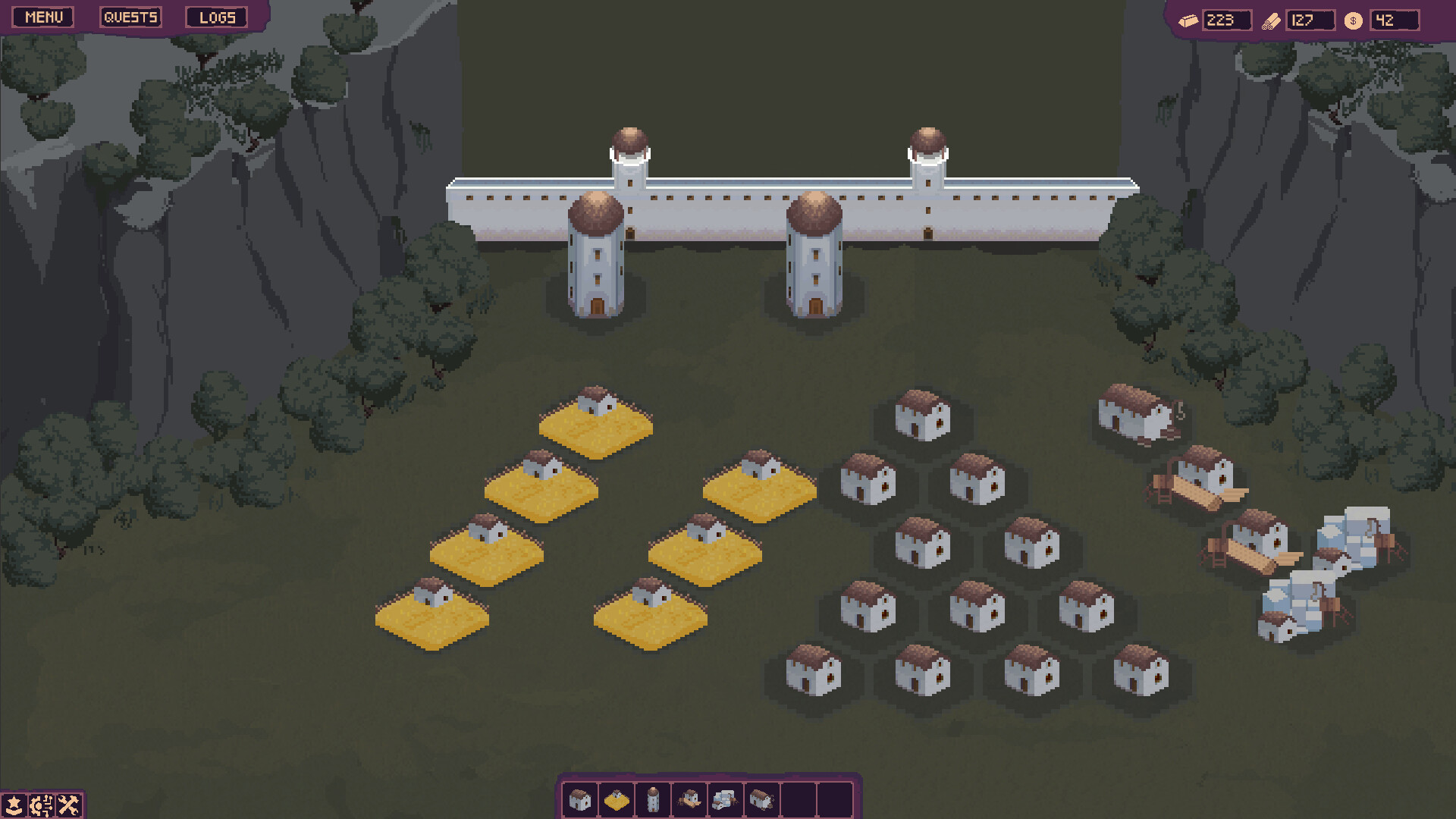Open the LOGS panel
This screenshot has height=819, width=1456.
click(217, 17)
